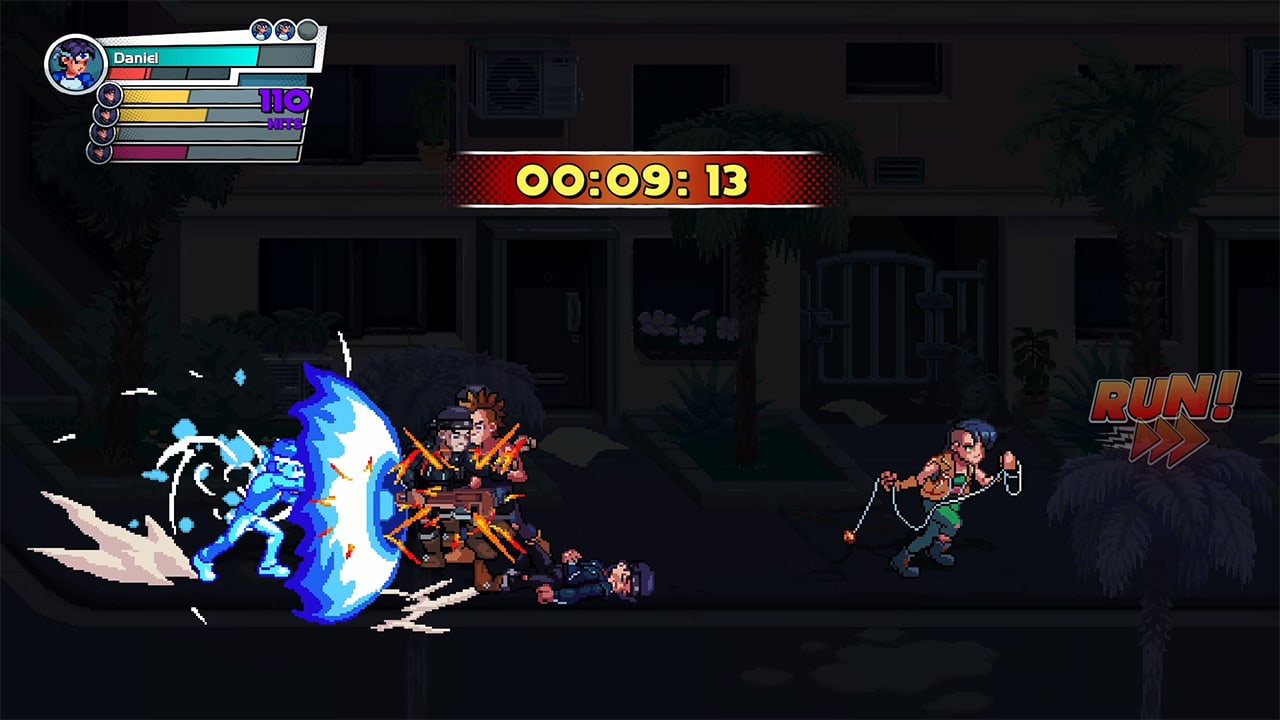Click the topmost special meter portrait icon

tap(109, 96)
